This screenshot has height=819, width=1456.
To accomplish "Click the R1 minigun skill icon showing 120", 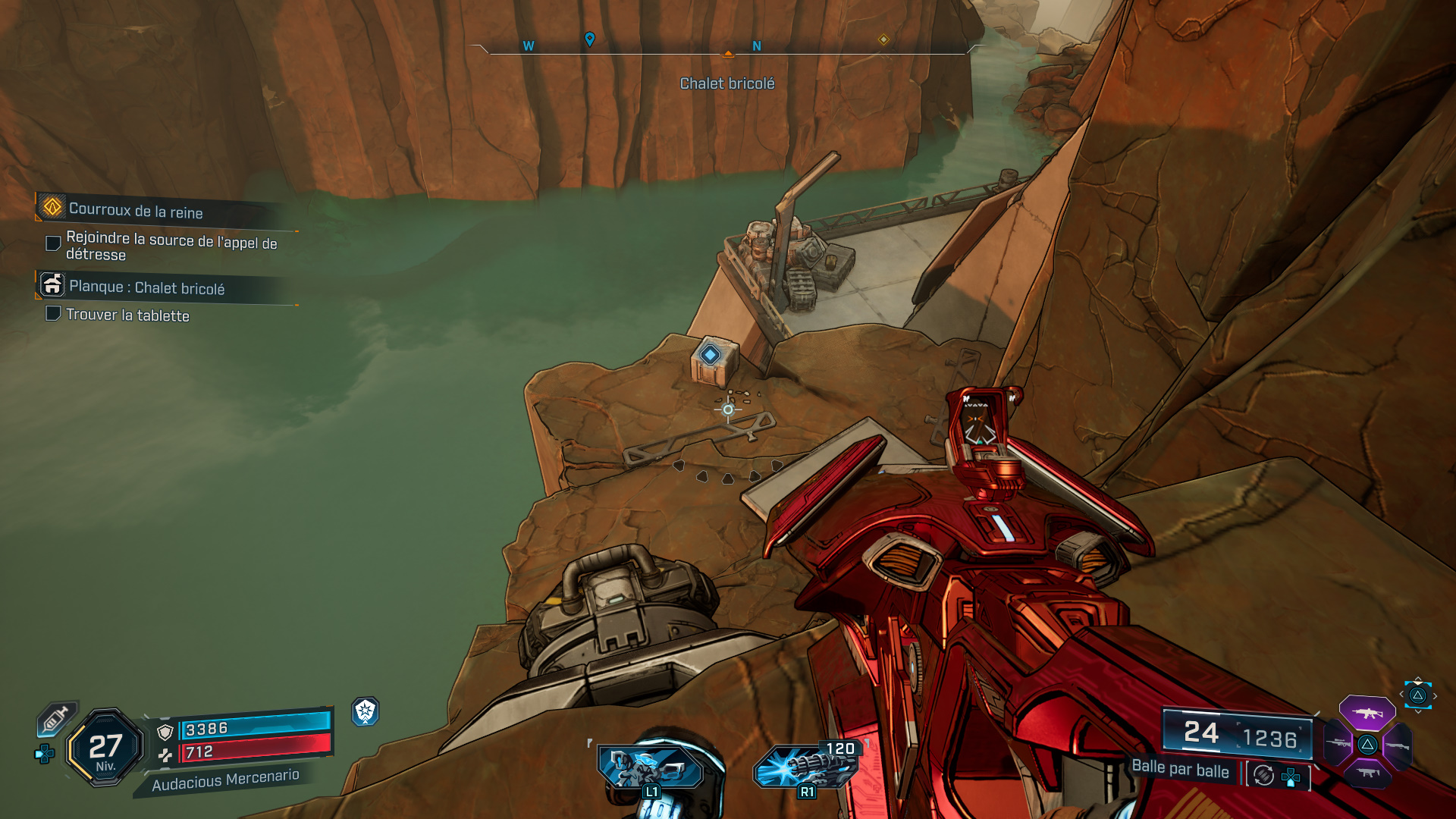I will 806,766.
